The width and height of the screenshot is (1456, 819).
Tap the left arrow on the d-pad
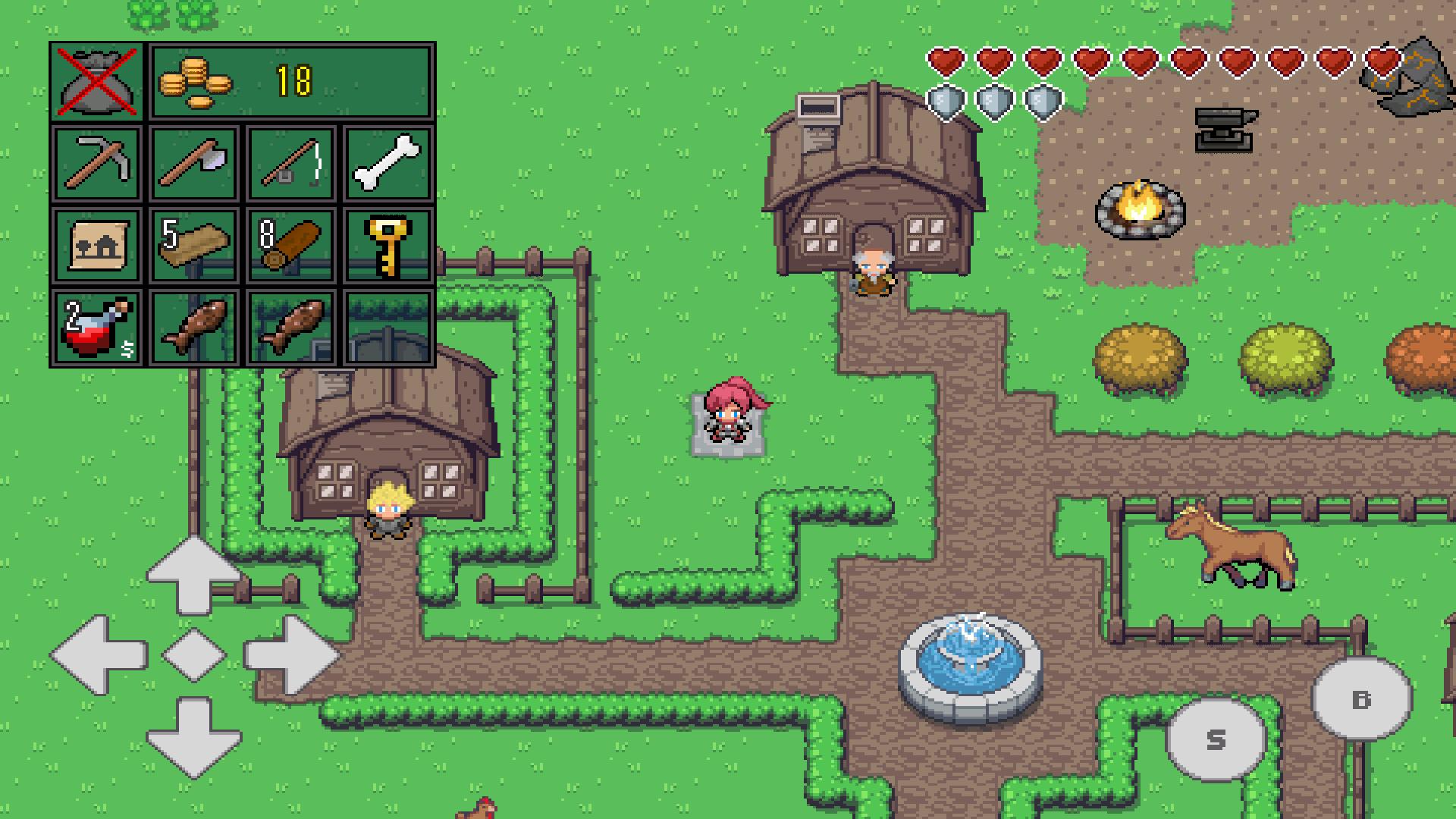(99, 654)
